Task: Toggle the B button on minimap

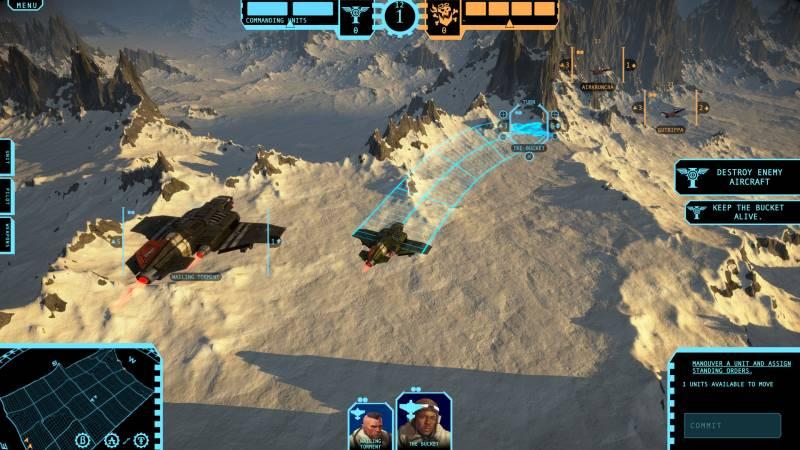Action: [x=84, y=439]
